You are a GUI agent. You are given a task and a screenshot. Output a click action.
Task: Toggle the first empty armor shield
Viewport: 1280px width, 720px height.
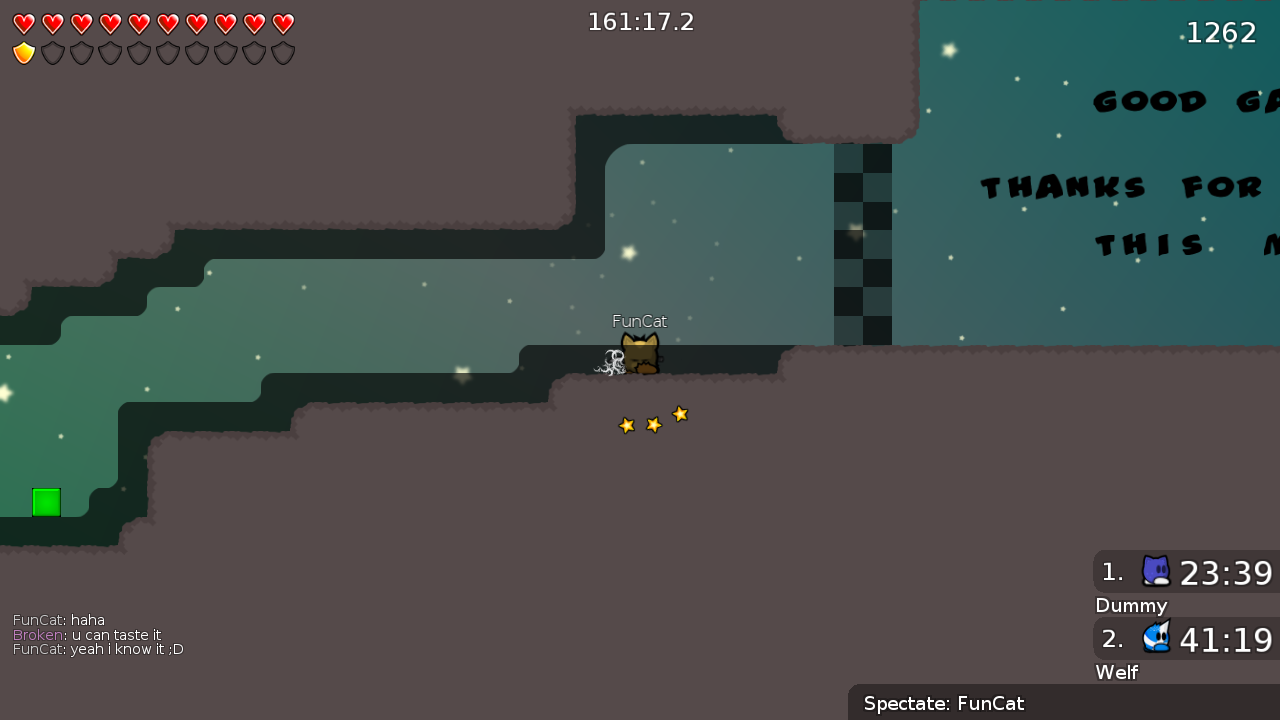[x=52, y=52]
